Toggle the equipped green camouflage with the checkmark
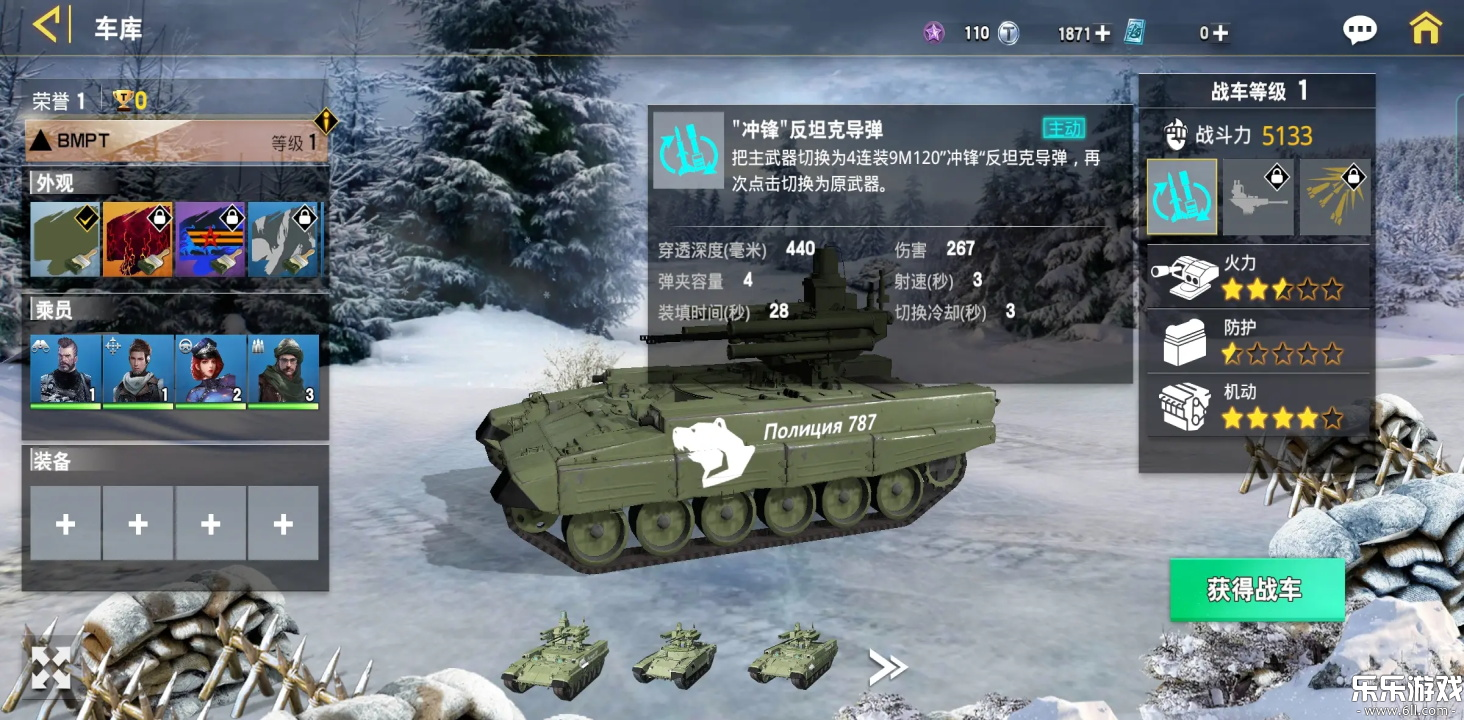 point(65,240)
